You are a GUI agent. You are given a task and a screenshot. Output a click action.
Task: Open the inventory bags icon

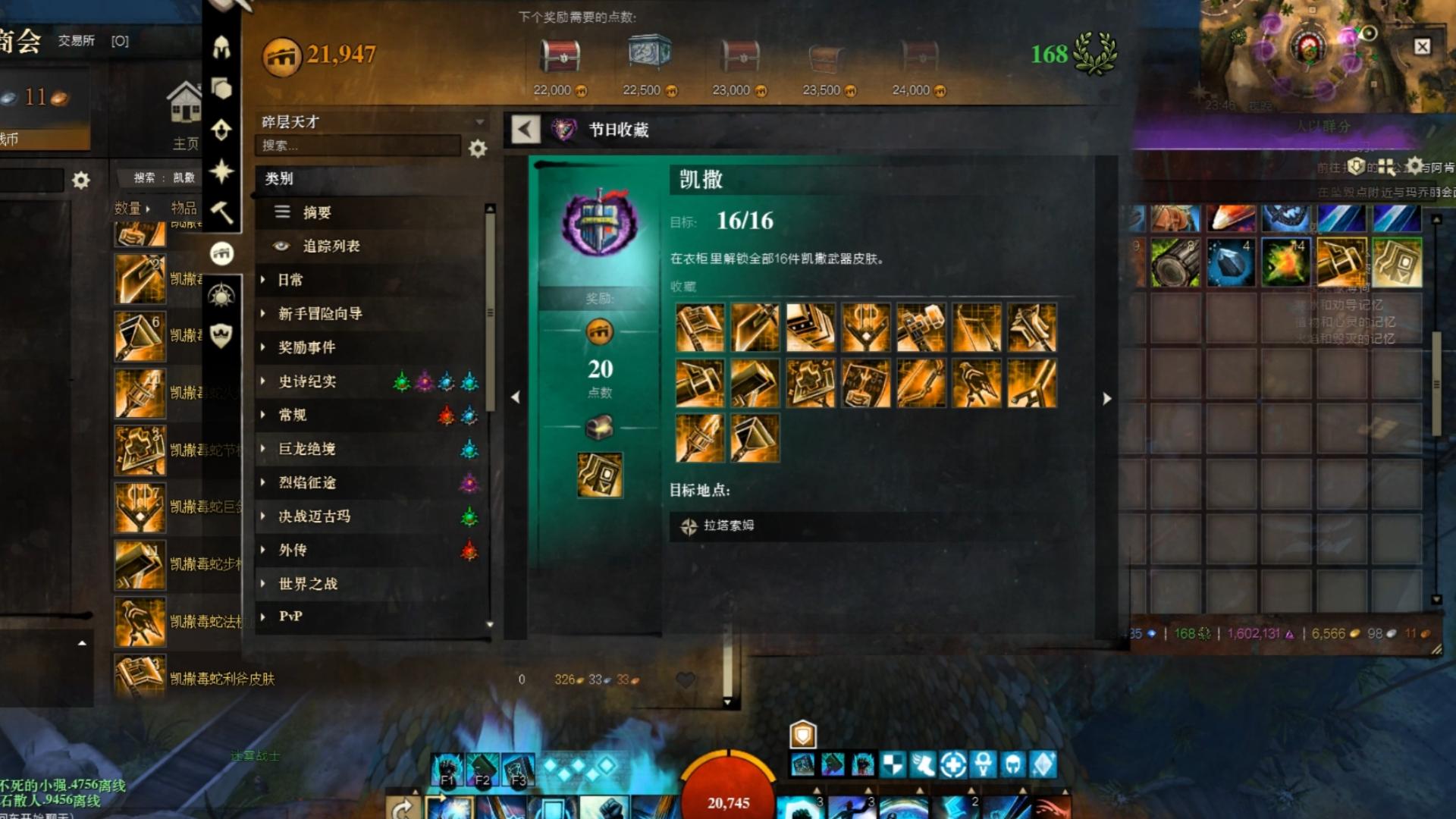coord(221,89)
